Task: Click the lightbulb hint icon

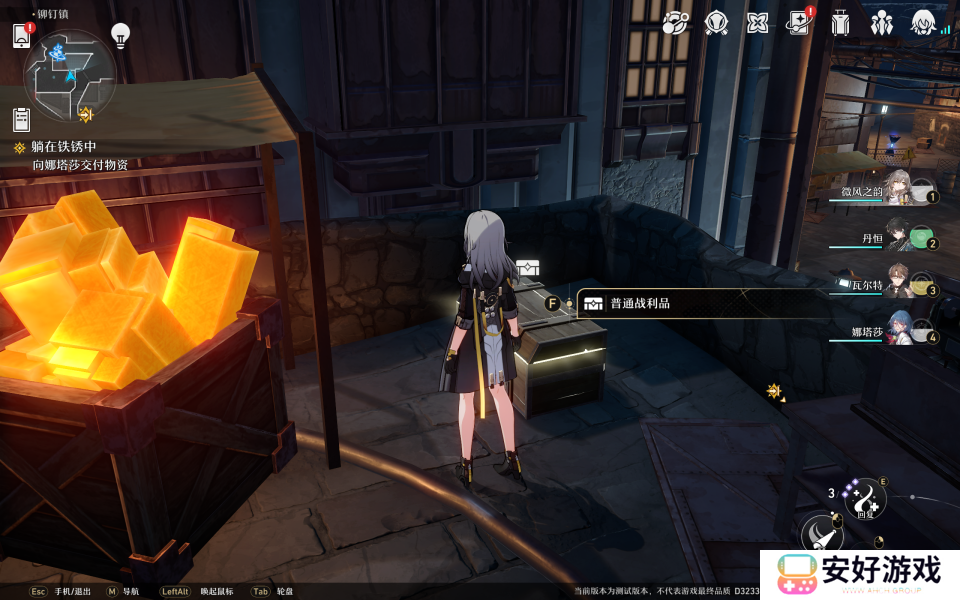Action: [x=120, y=36]
